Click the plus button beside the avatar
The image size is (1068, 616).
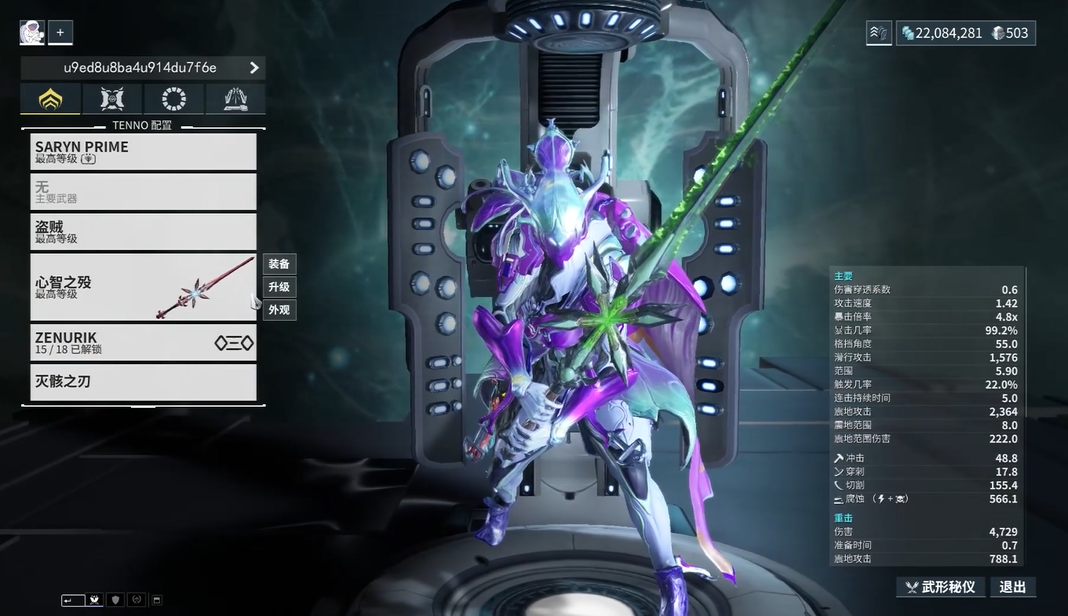click(x=60, y=33)
